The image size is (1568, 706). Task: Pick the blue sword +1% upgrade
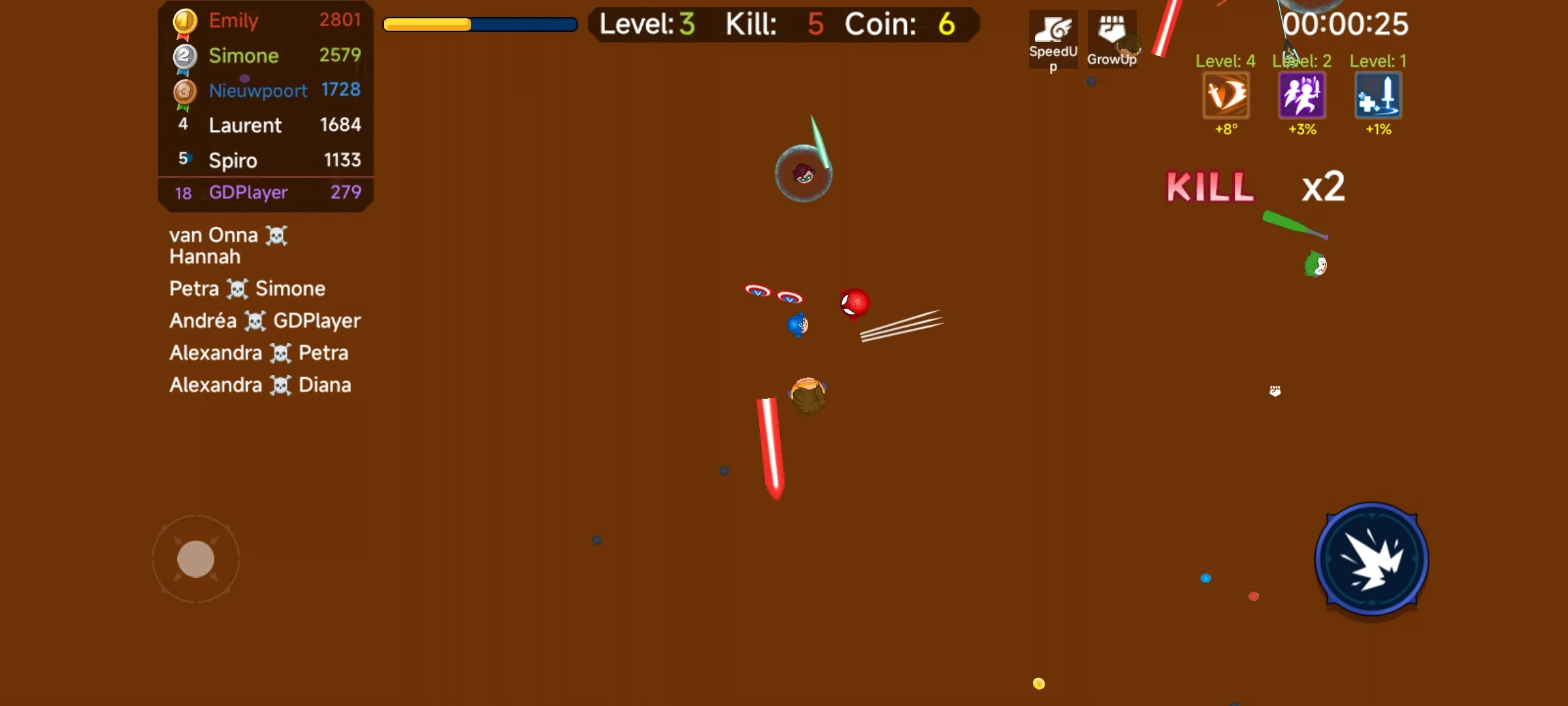click(1378, 96)
